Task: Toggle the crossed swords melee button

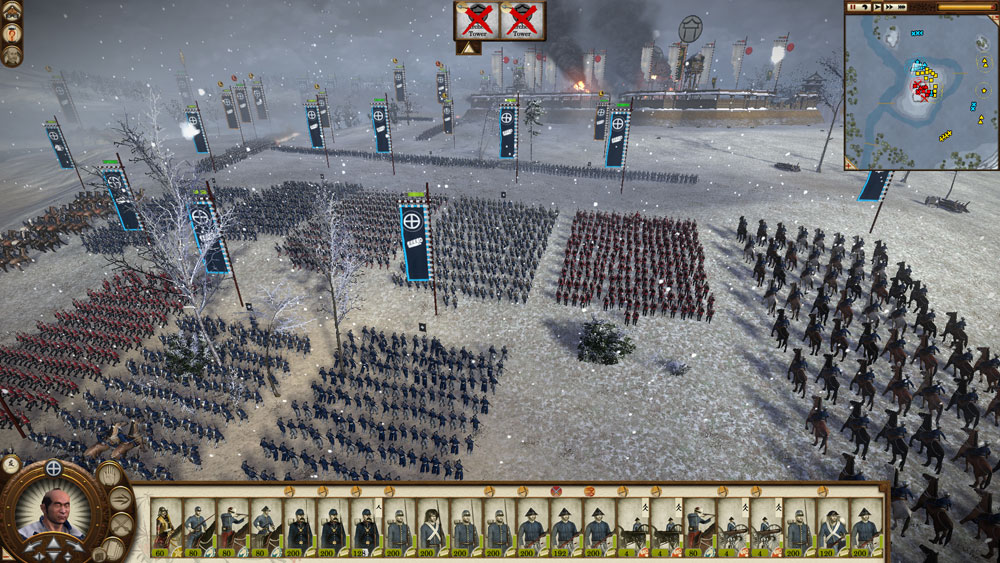Action: (x=121, y=524)
